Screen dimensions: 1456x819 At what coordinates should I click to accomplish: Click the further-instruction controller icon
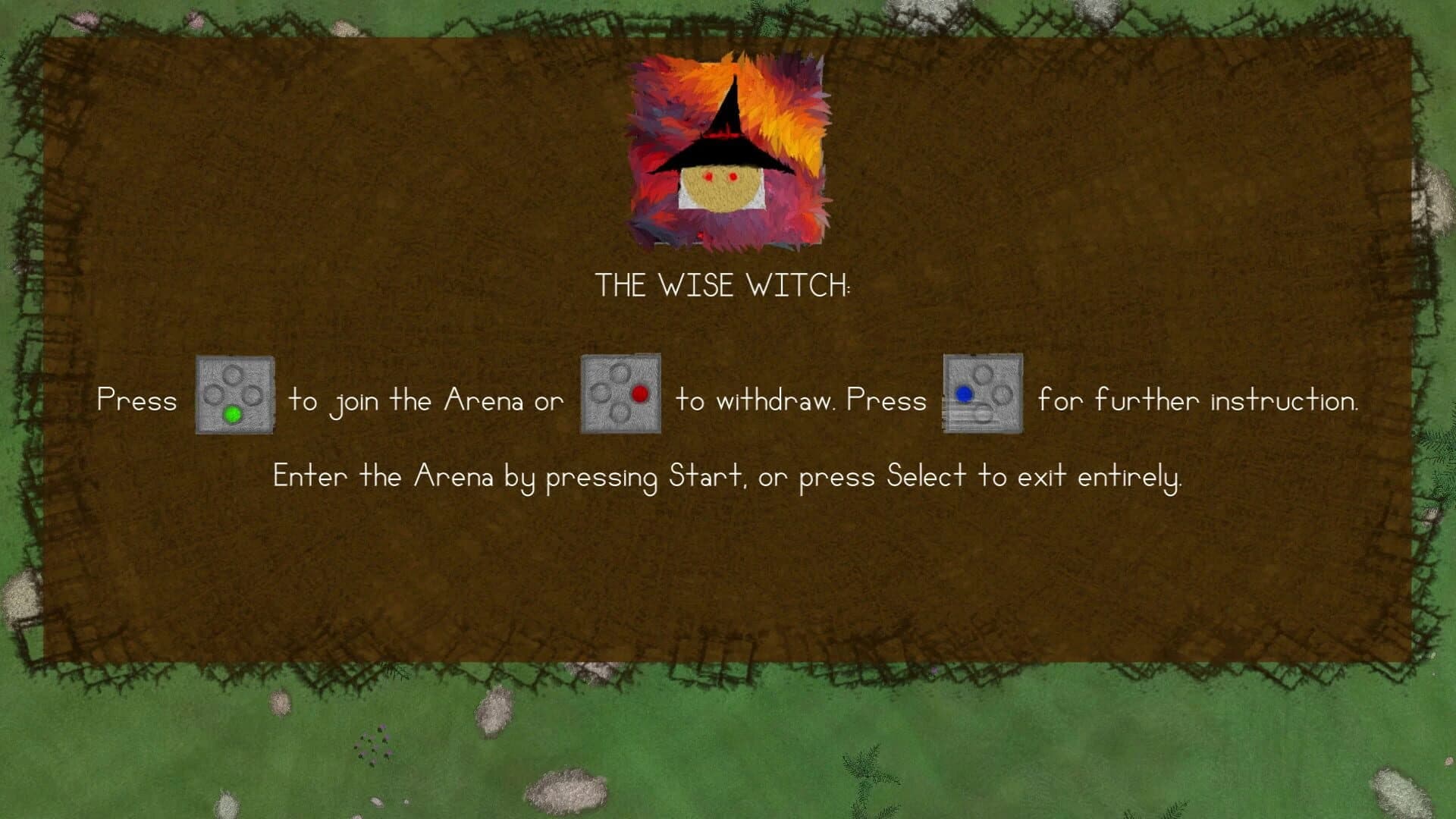click(x=981, y=393)
